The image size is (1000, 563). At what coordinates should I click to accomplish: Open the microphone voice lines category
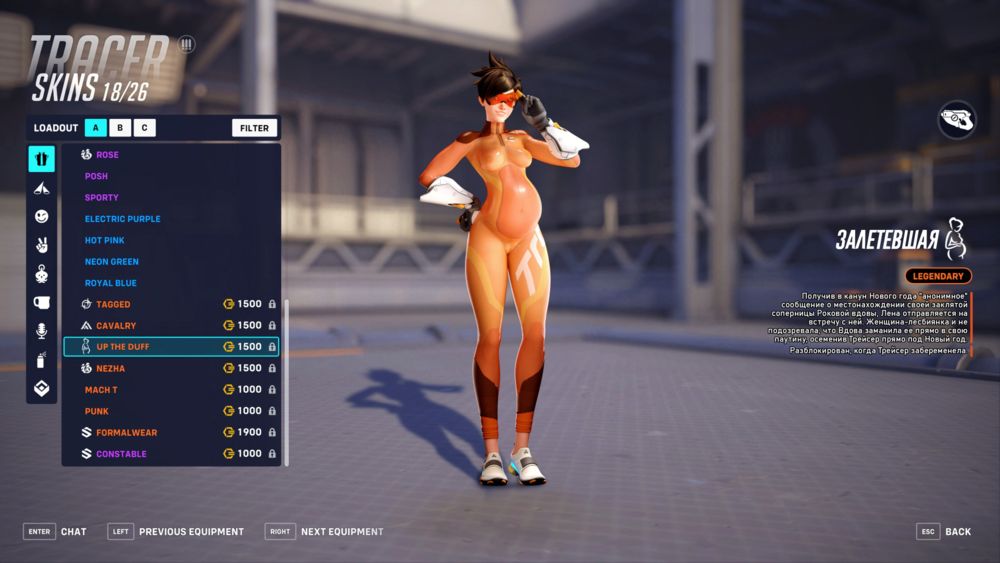coord(41,331)
